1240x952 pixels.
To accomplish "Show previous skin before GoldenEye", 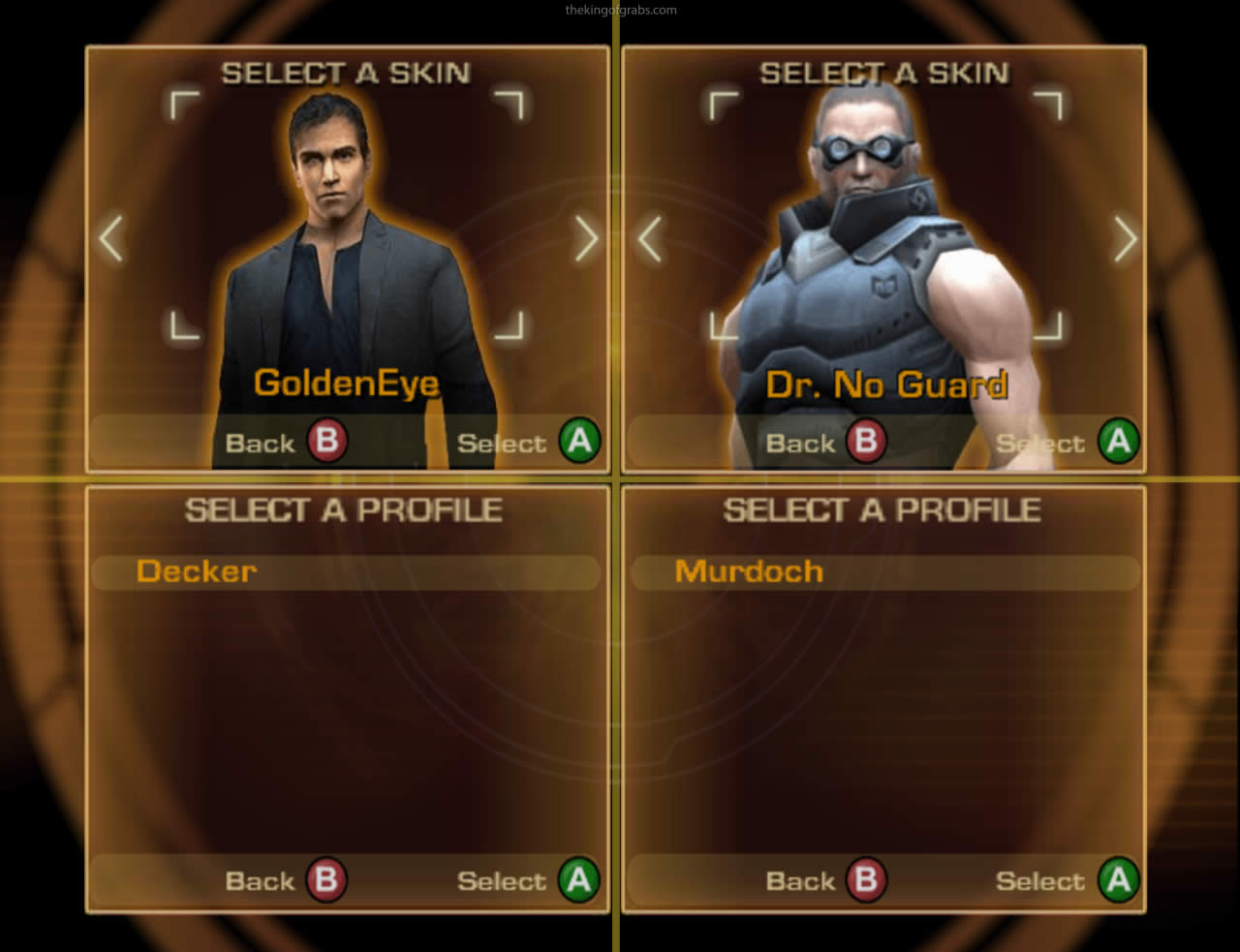I will (110, 238).
